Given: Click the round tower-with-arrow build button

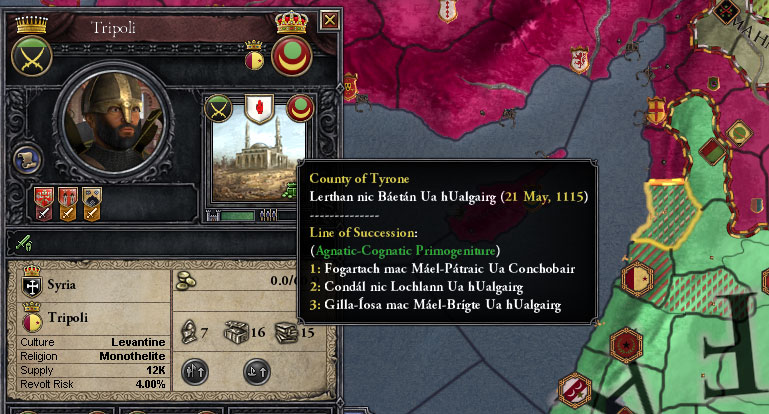Looking at the screenshot, I should pyautogui.click(x=196, y=371).
